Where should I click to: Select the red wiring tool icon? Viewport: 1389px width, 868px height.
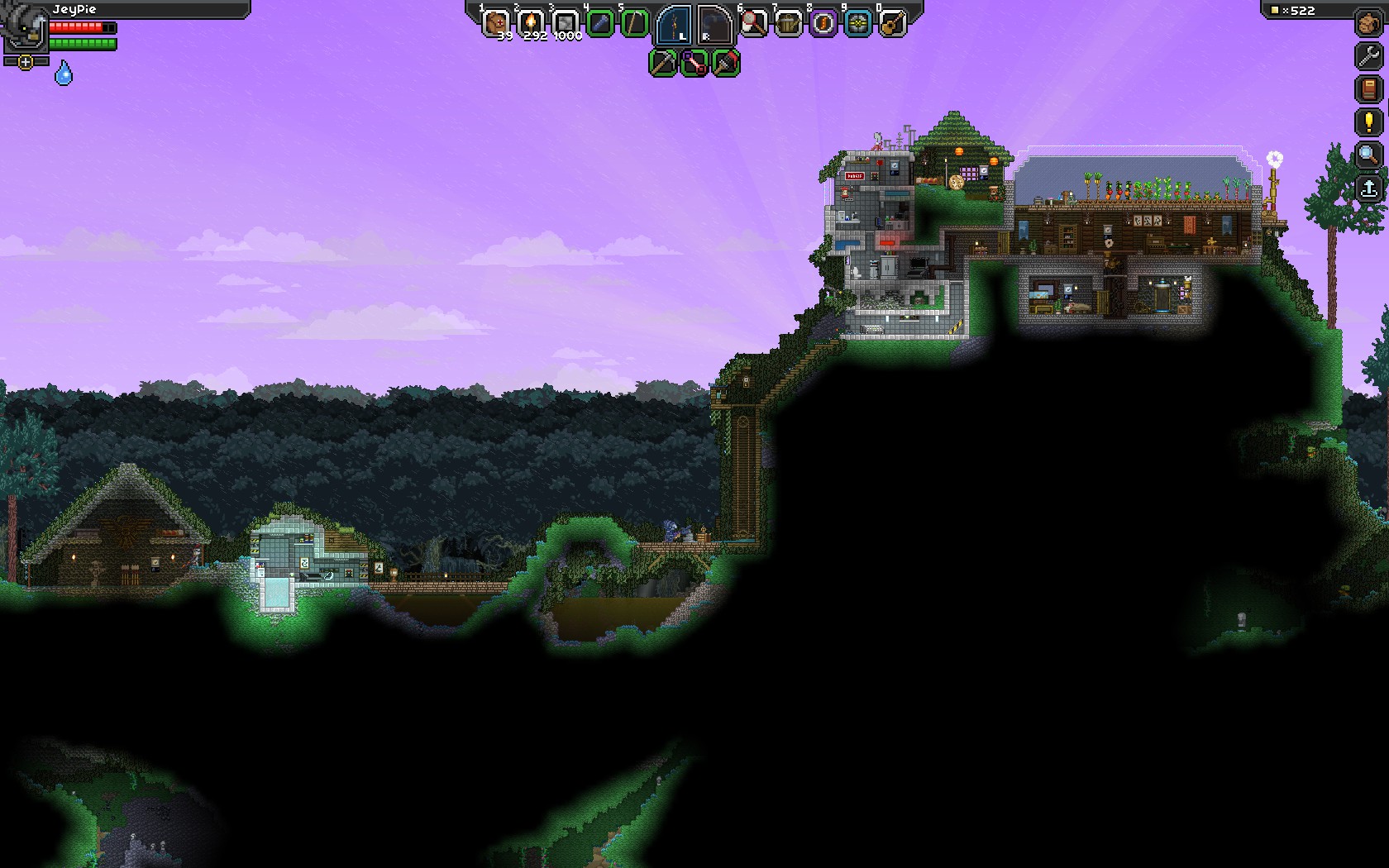pos(694,64)
